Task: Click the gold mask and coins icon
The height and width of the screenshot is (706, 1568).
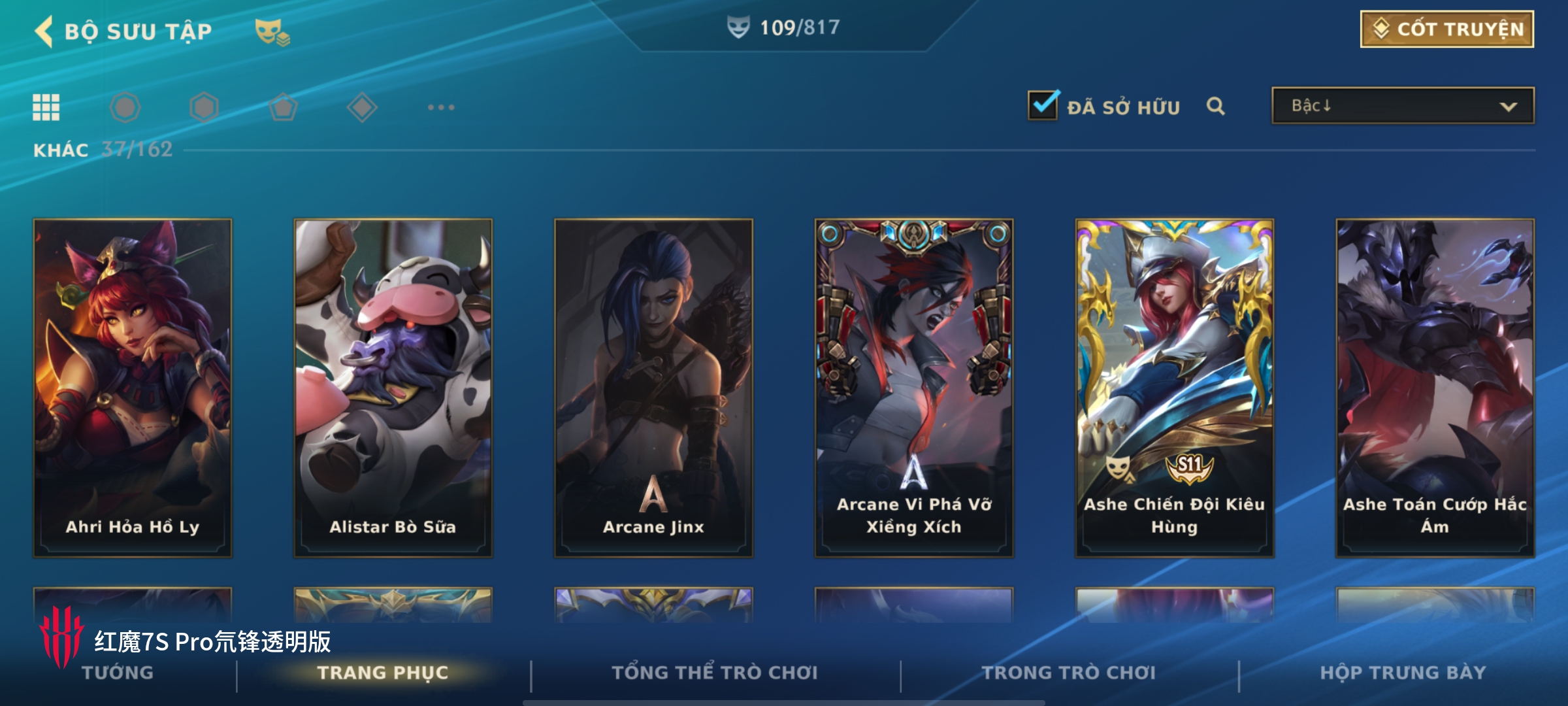Action: tap(272, 31)
